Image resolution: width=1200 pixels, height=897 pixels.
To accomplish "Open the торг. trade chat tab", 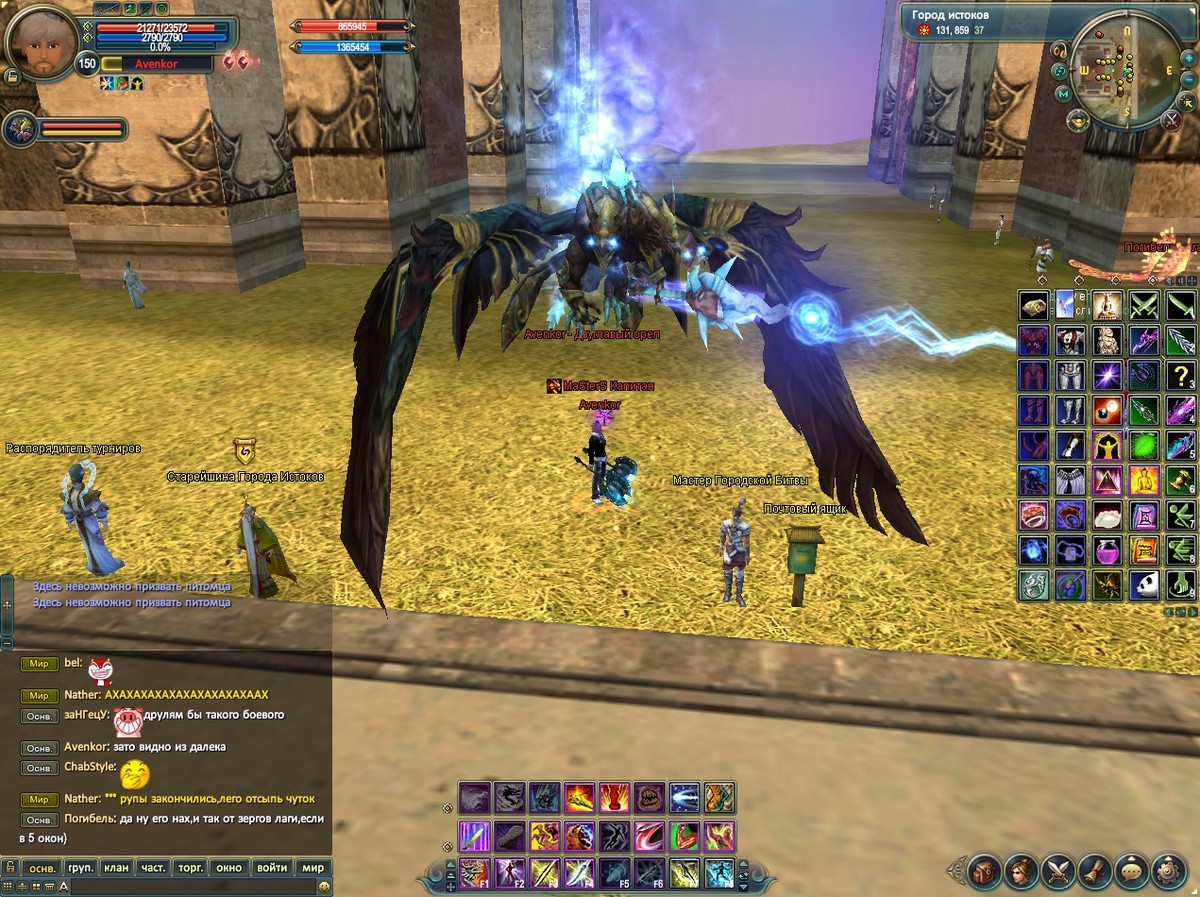I will [x=191, y=867].
